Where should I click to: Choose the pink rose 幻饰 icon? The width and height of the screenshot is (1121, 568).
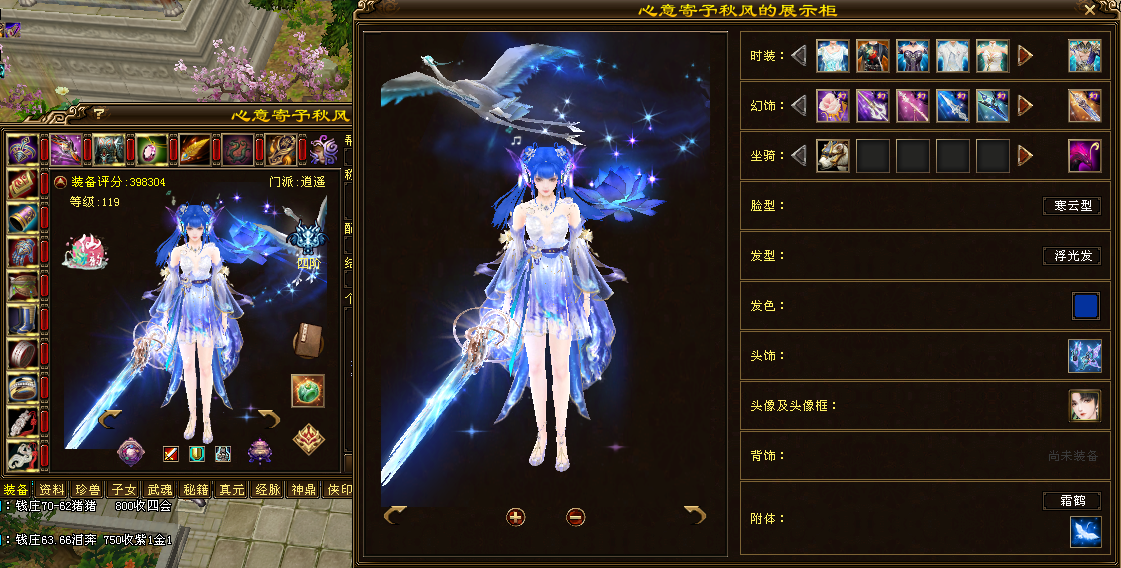pos(833,106)
